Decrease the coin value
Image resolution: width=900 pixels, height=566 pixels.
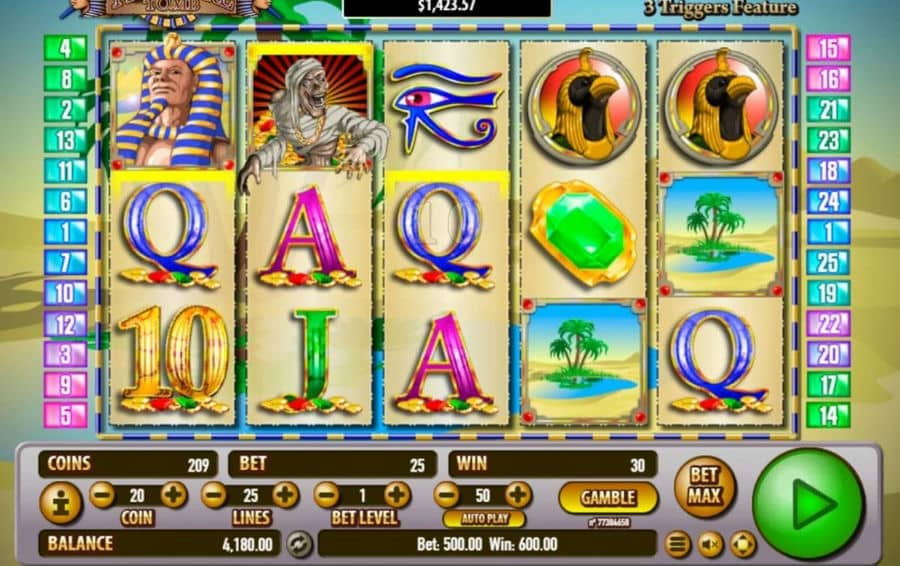[102, 494]
